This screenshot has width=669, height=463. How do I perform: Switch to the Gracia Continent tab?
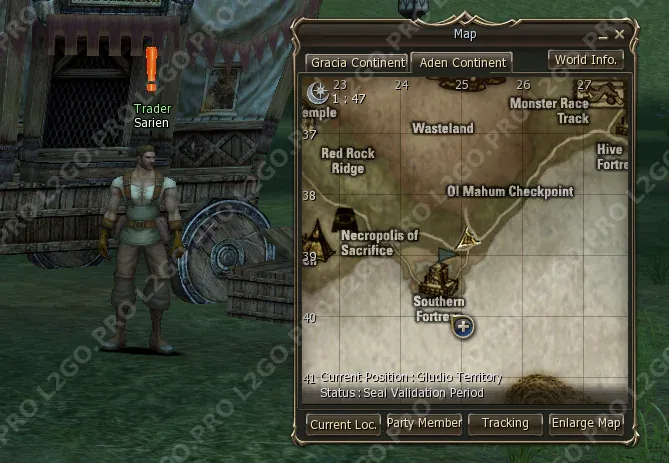356,62
